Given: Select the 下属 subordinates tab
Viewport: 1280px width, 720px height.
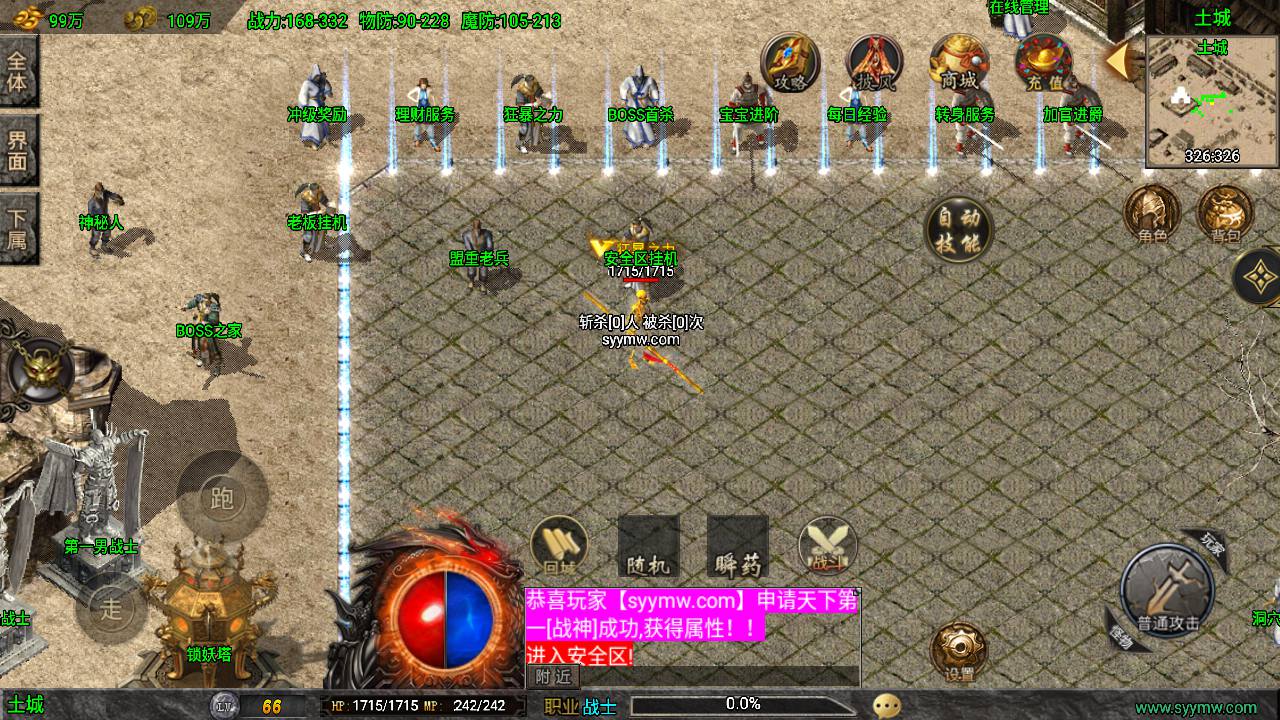Looking at the screenshot, I should point(18,228).
